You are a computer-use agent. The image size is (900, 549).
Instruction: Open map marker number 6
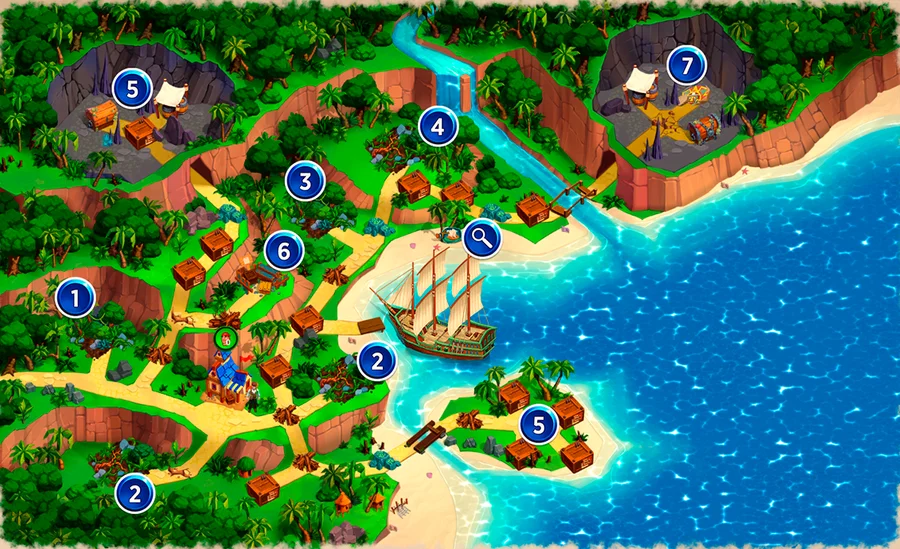coord(283,251)
